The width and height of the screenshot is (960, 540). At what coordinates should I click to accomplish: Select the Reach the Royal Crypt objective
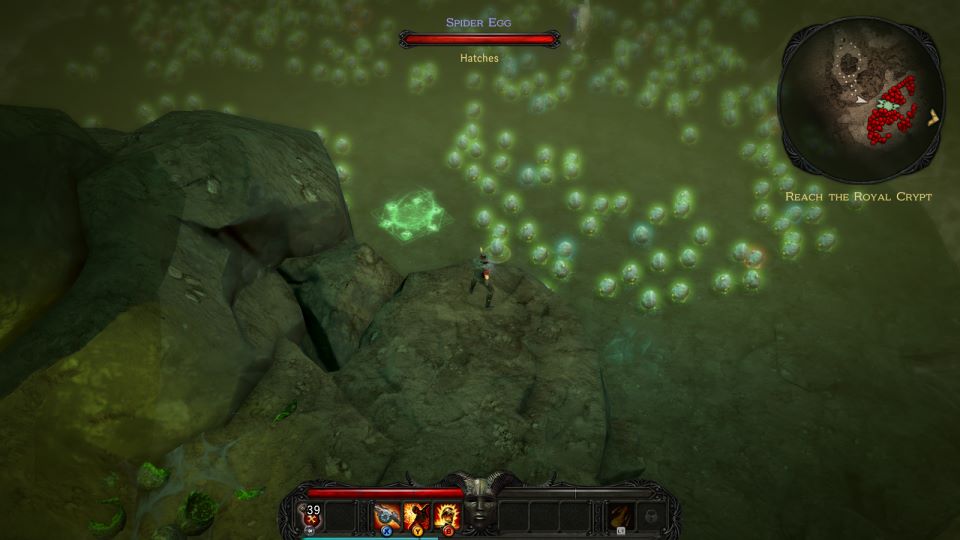(x=858, y=197)
